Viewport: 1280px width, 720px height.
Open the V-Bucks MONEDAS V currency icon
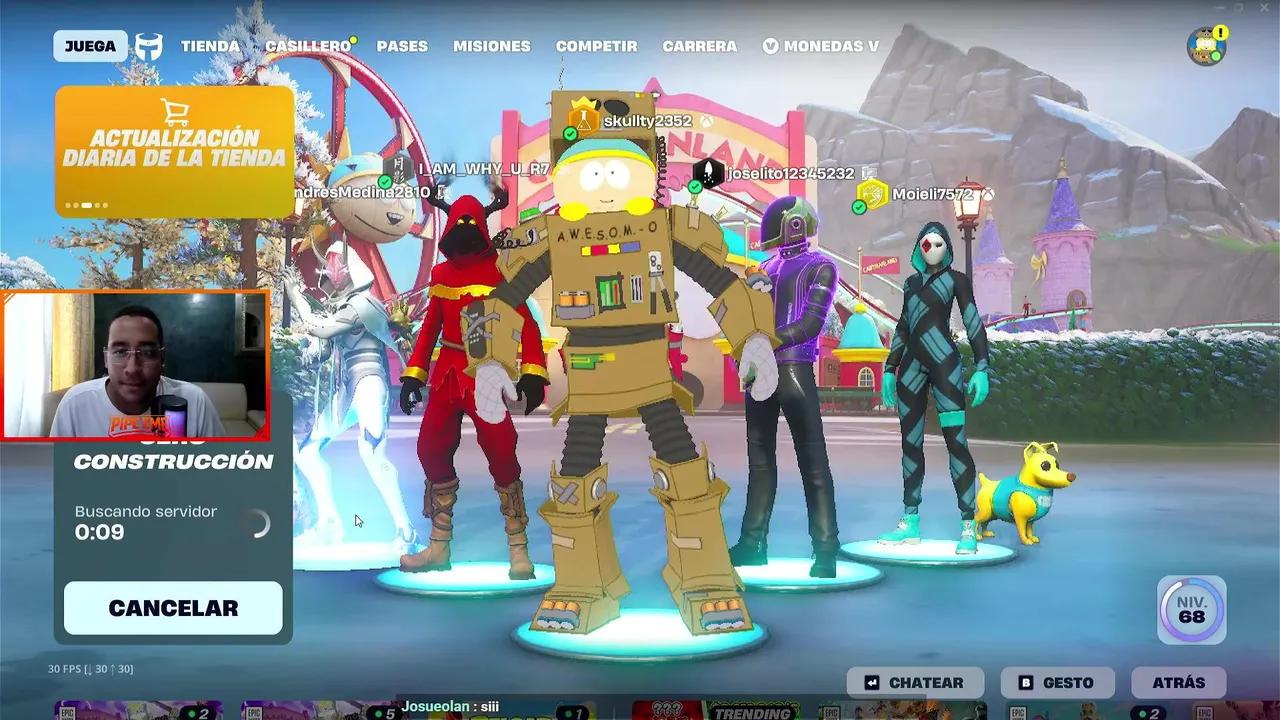[769, 45]
